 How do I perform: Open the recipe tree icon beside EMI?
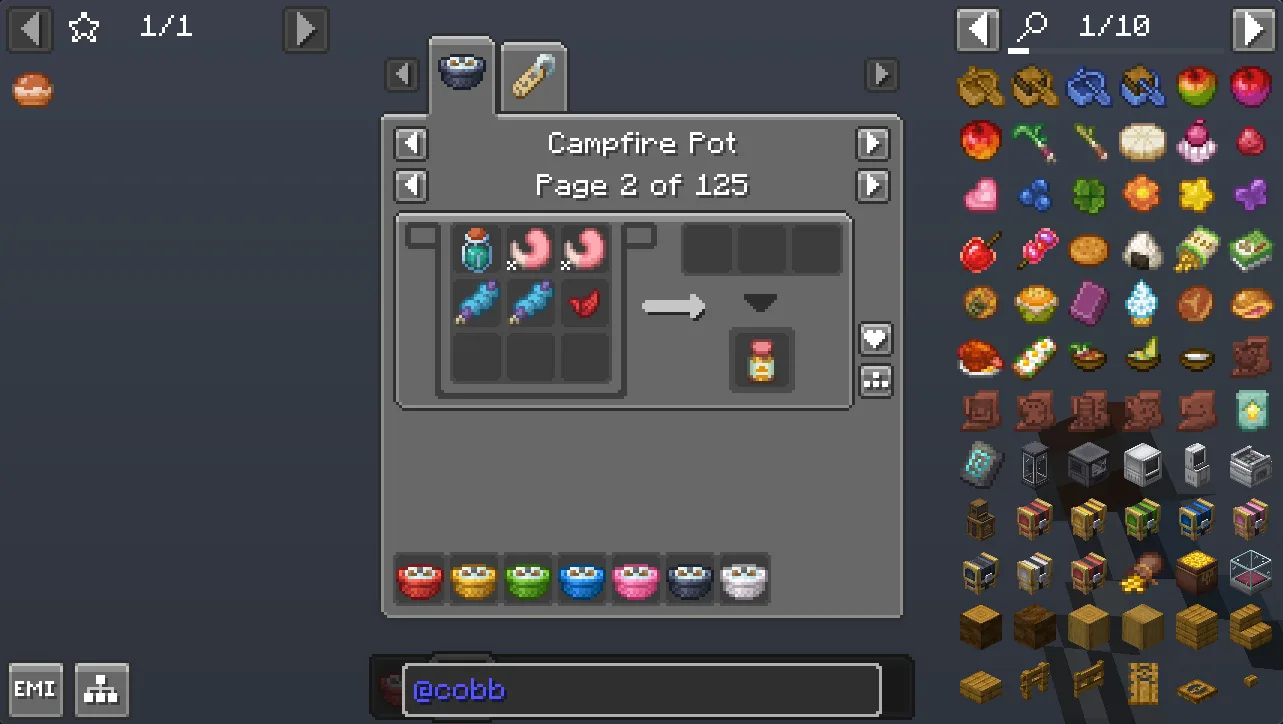pyautogui.click(x=101, y=689)
